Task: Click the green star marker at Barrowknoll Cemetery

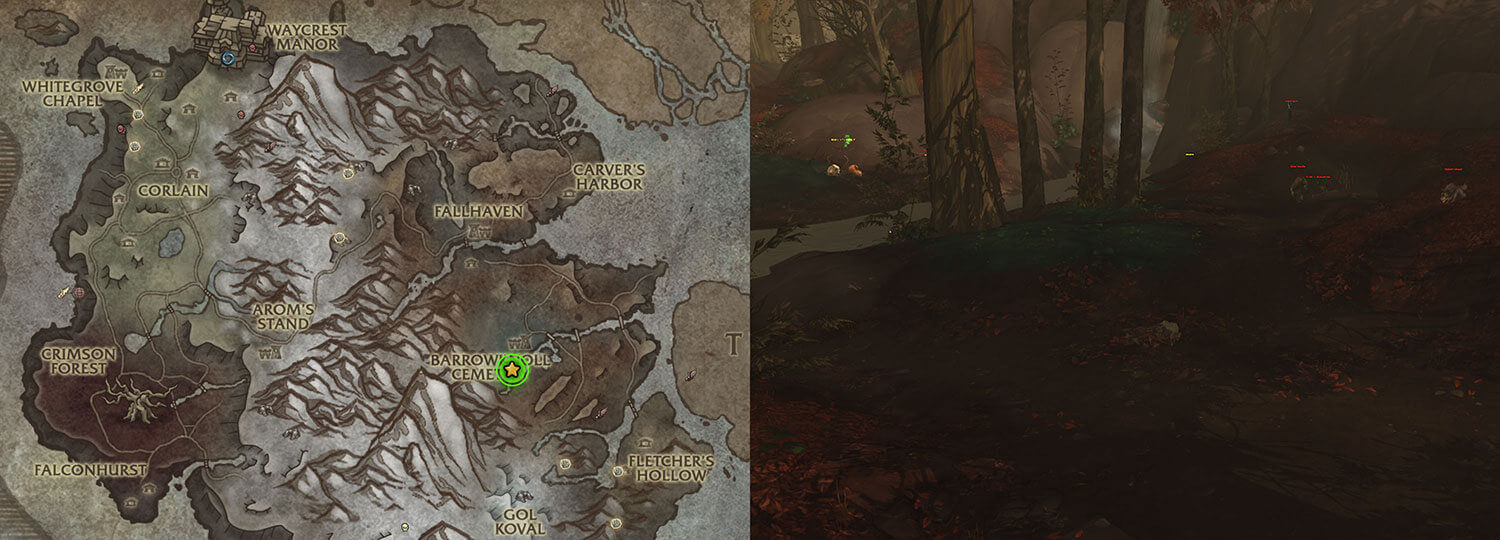Action: 512,370
